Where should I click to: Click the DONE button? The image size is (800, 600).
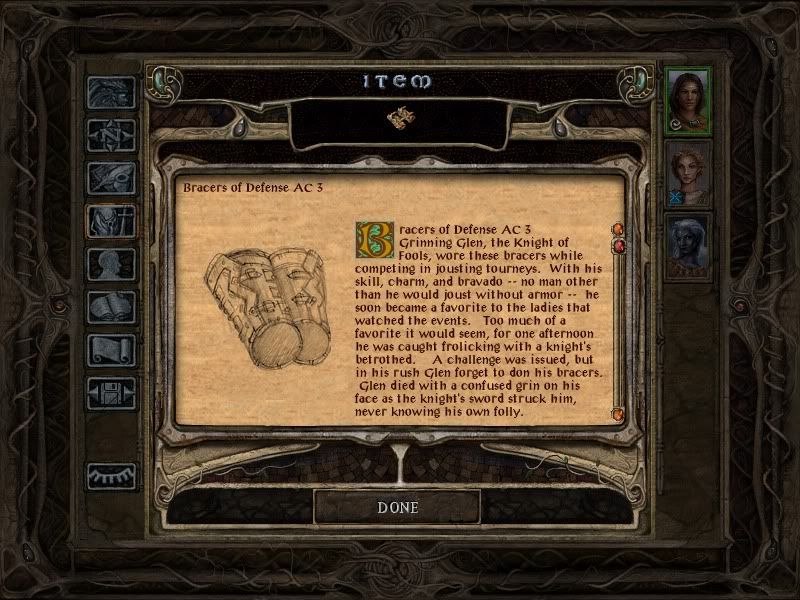(397, 507)
